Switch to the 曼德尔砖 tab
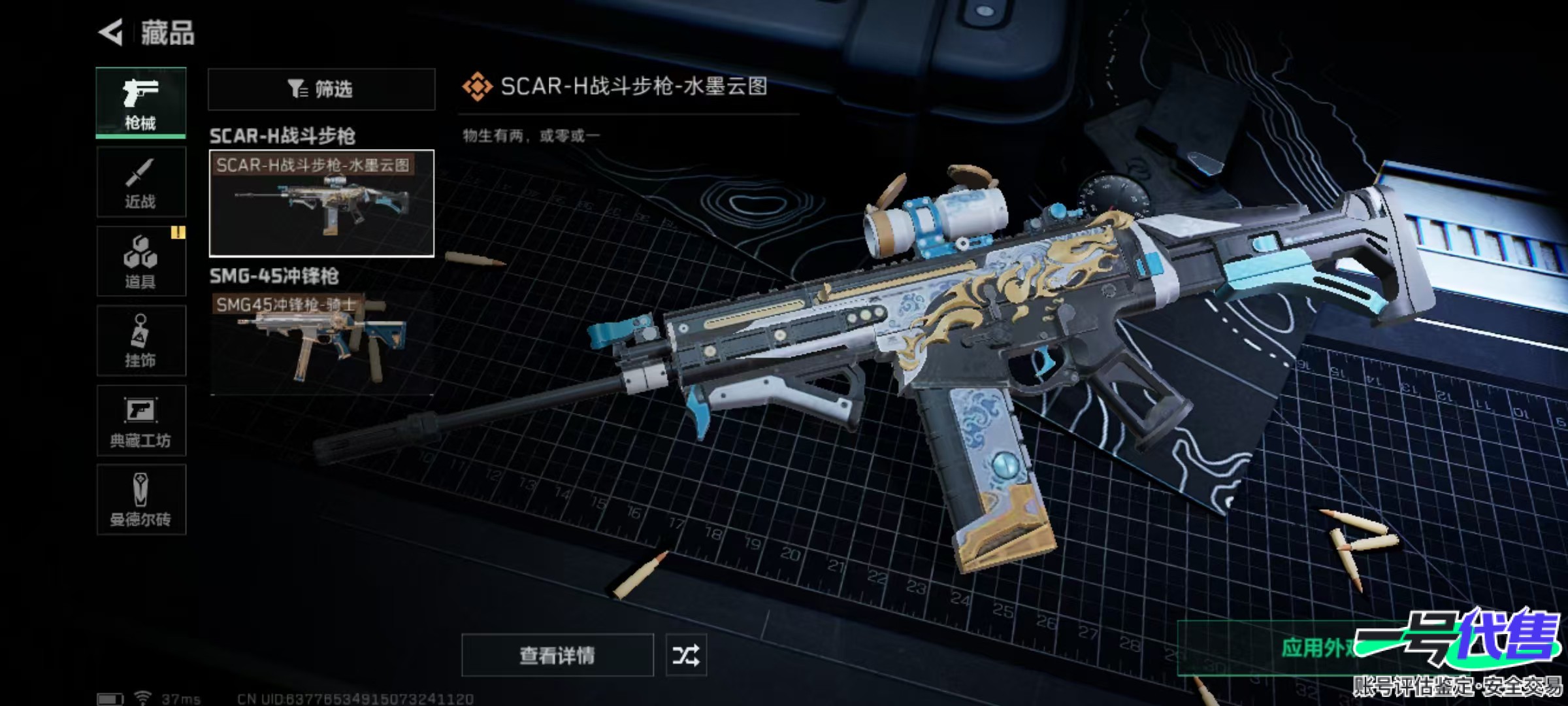This screenshot has height=706, width=1568. 140,500
